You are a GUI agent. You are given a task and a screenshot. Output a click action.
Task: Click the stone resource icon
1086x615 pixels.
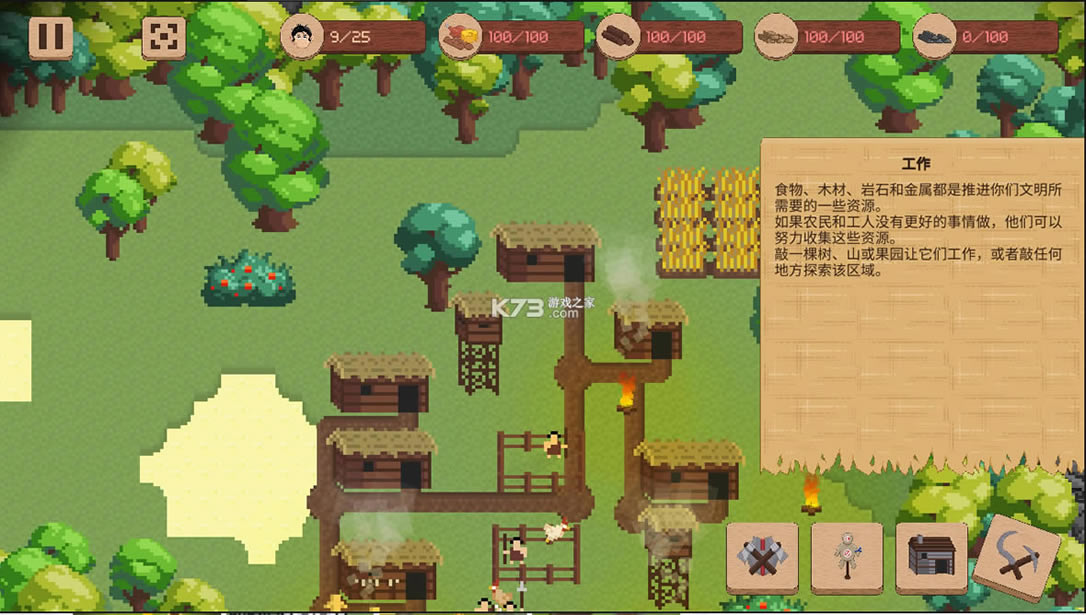[x=775, y=37]
